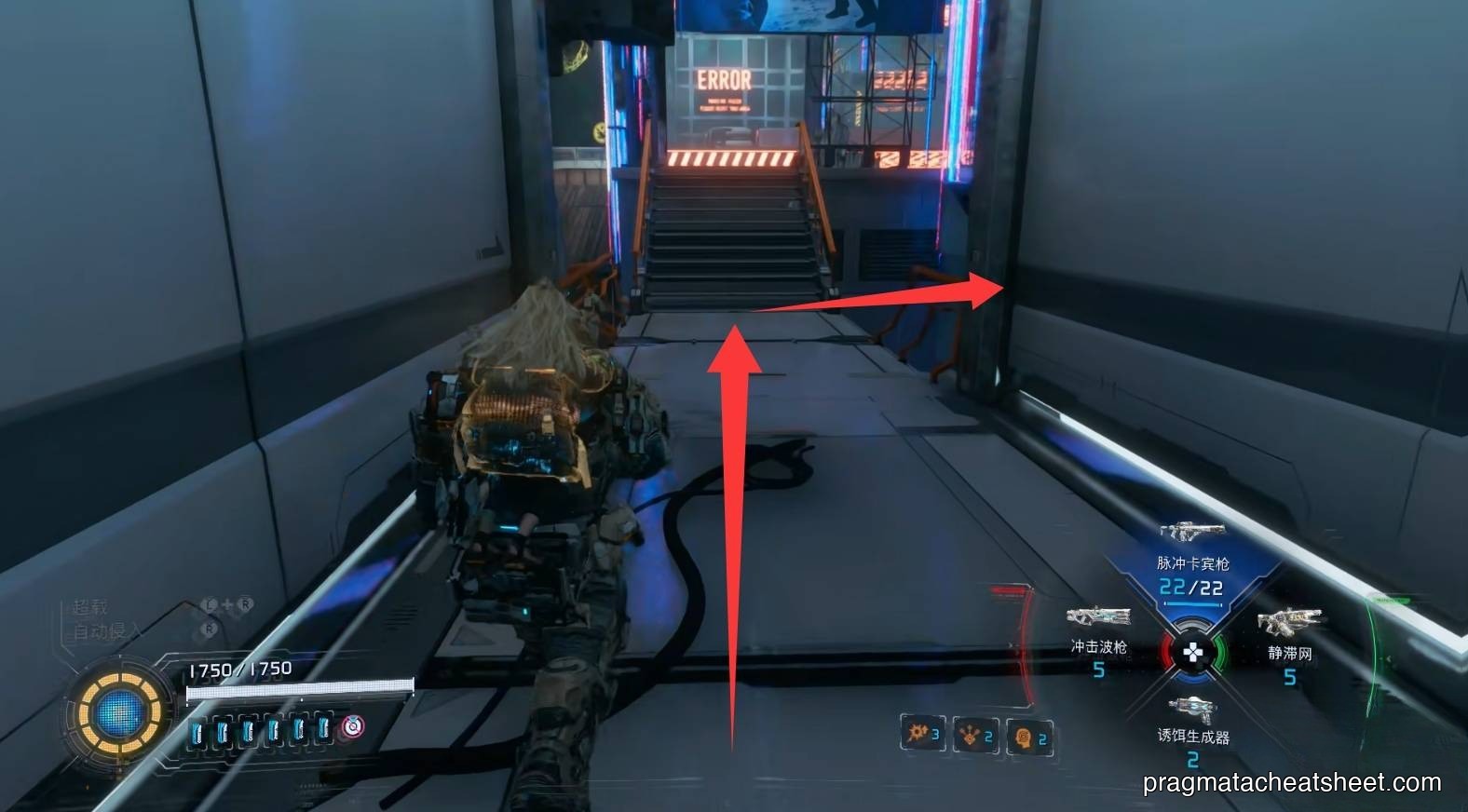Select the 静滞网 label on the weapon wheel
Viewport: 1468px width, 812px height.
[x=1289, y=653]
